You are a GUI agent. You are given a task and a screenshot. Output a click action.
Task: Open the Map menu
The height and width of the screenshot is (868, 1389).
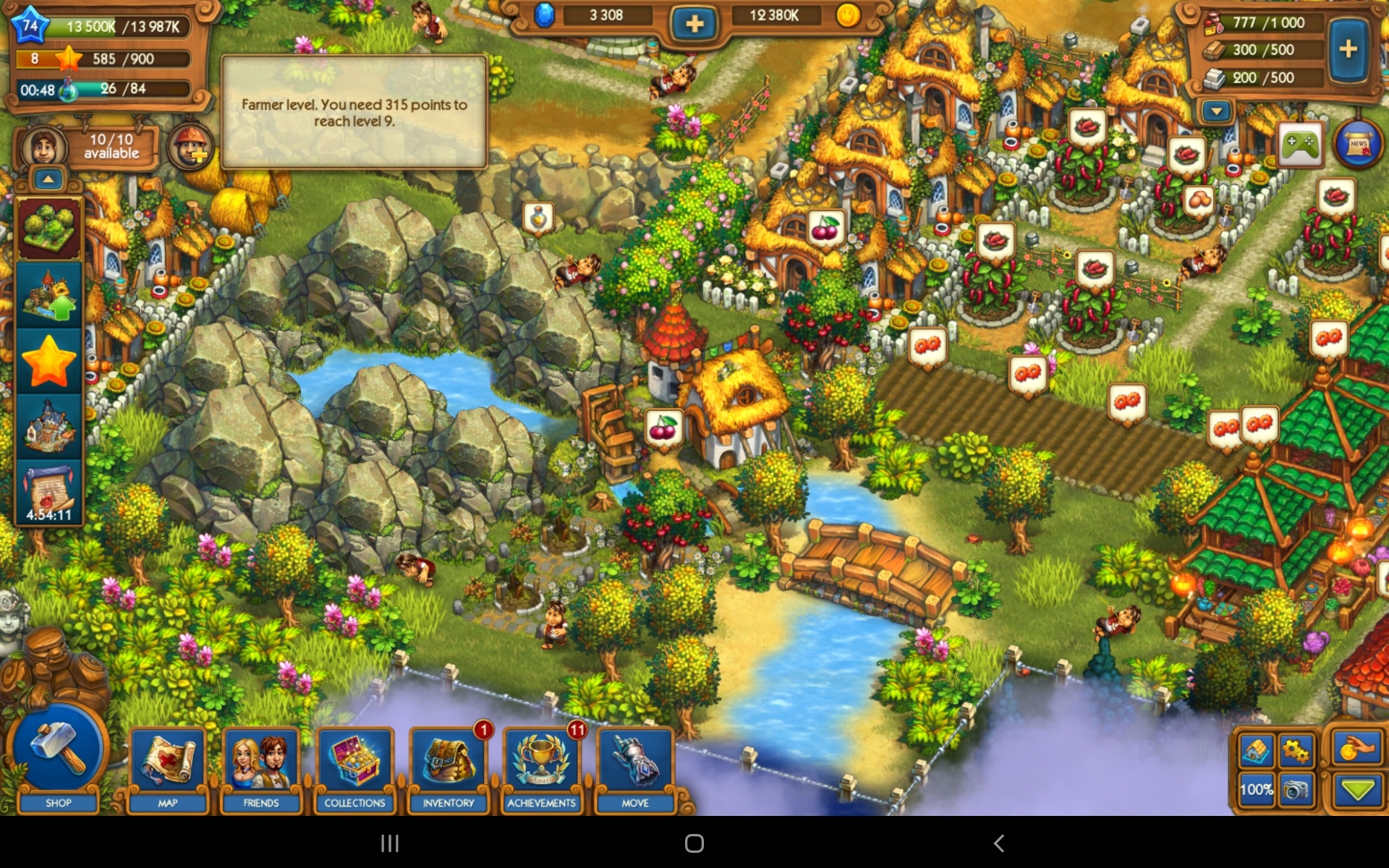coord(168,768)
